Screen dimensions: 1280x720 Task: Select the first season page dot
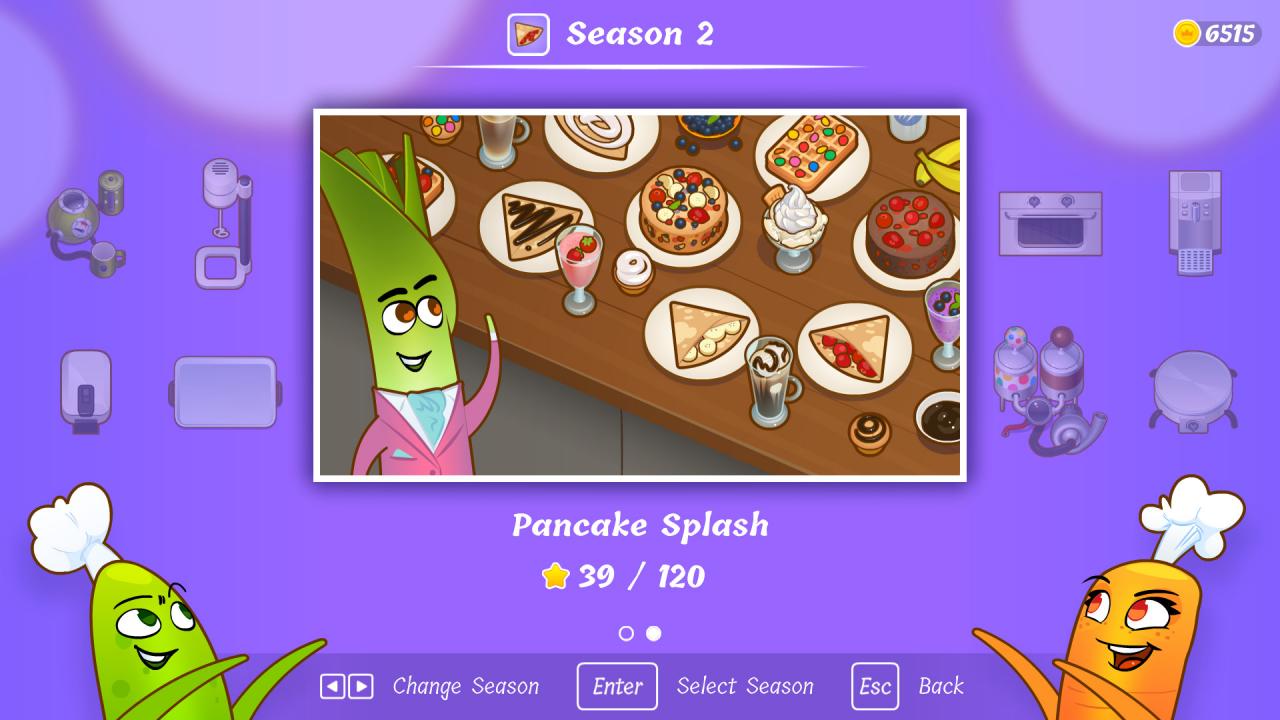pos(628,633)
